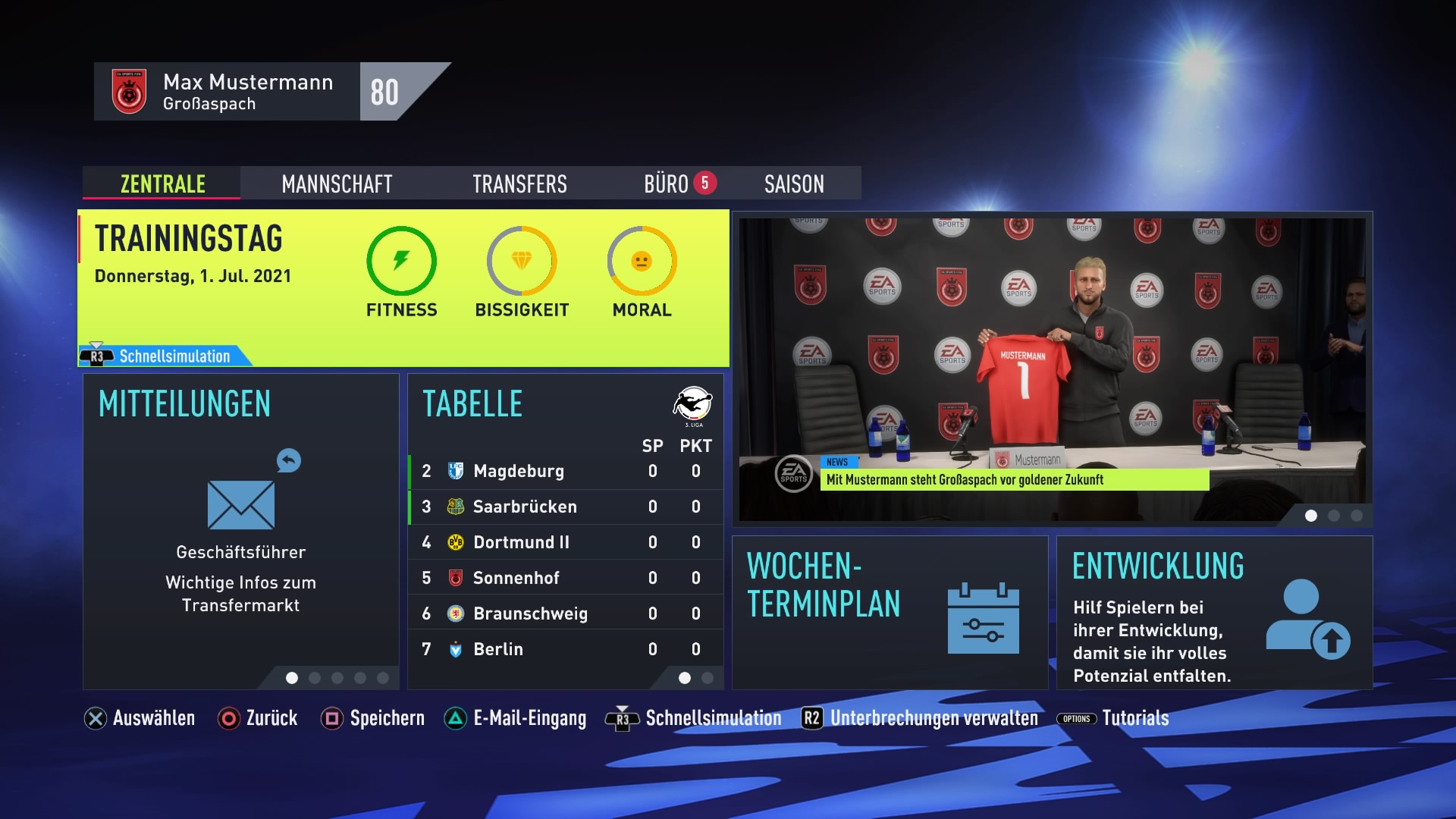View the Mustermann news thumbnail

(1052, 369)
